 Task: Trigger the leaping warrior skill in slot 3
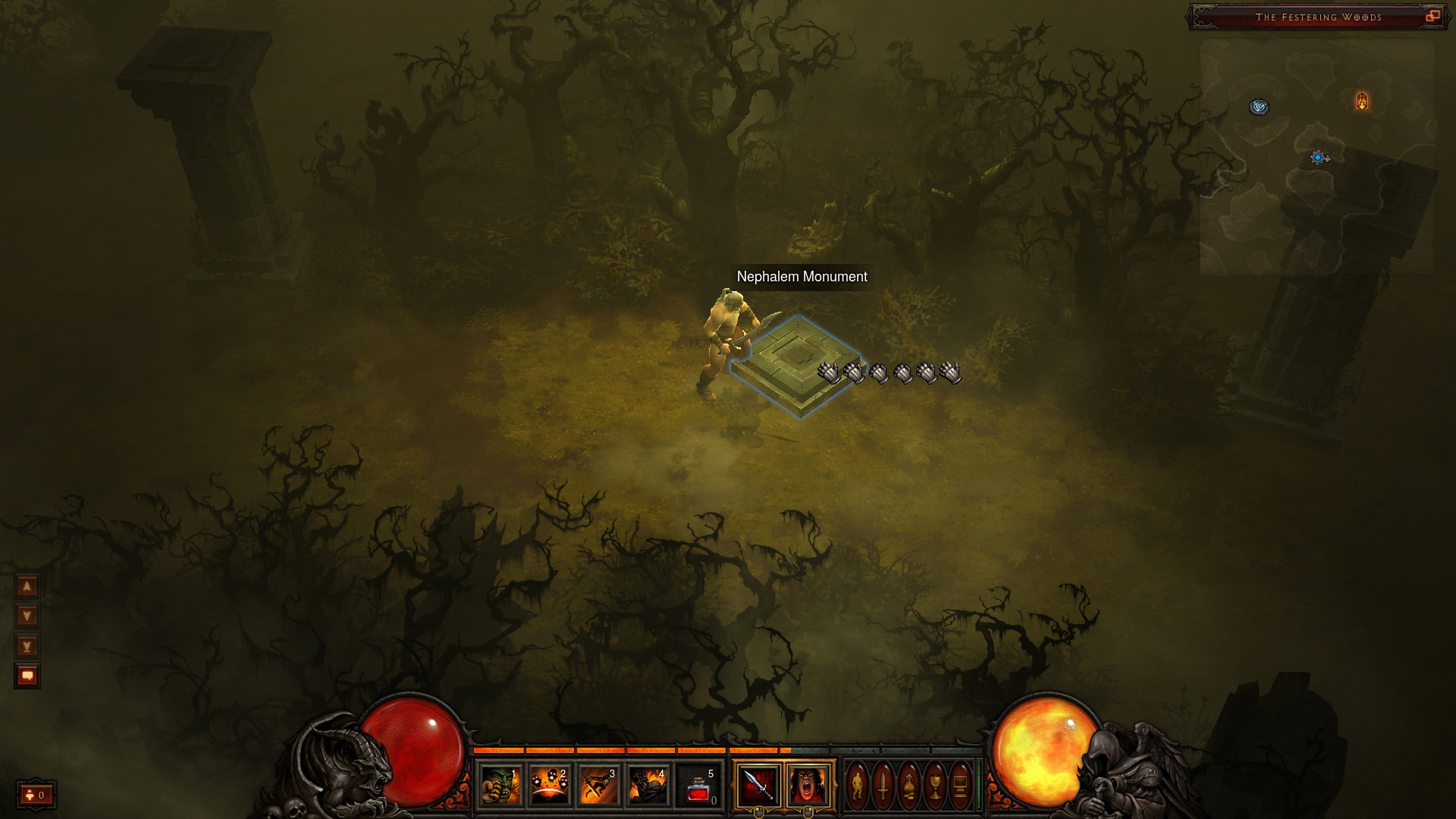pyautogui.click(x=599, y=785)
